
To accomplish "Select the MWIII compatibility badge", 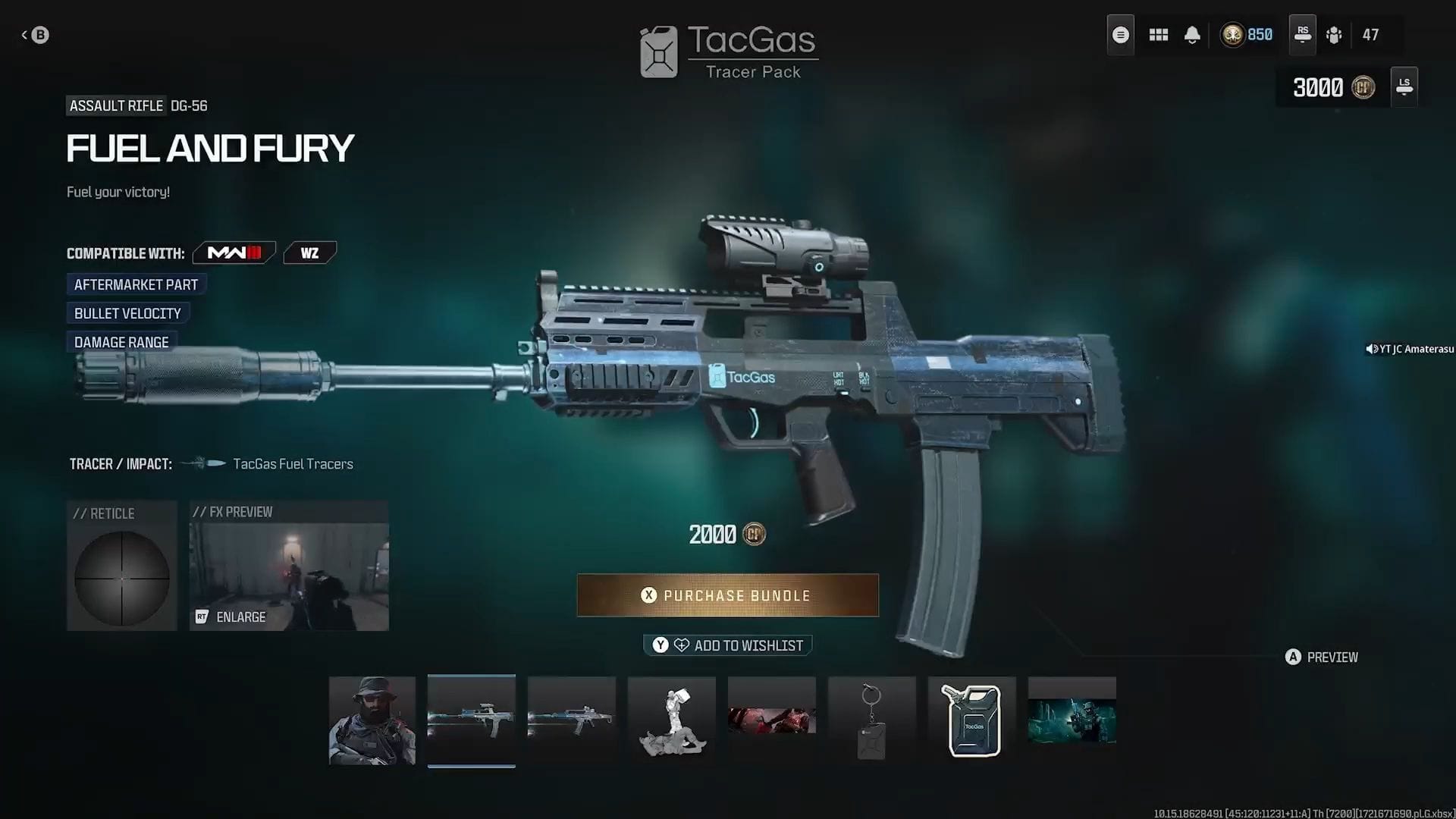I will pos(233,253).
